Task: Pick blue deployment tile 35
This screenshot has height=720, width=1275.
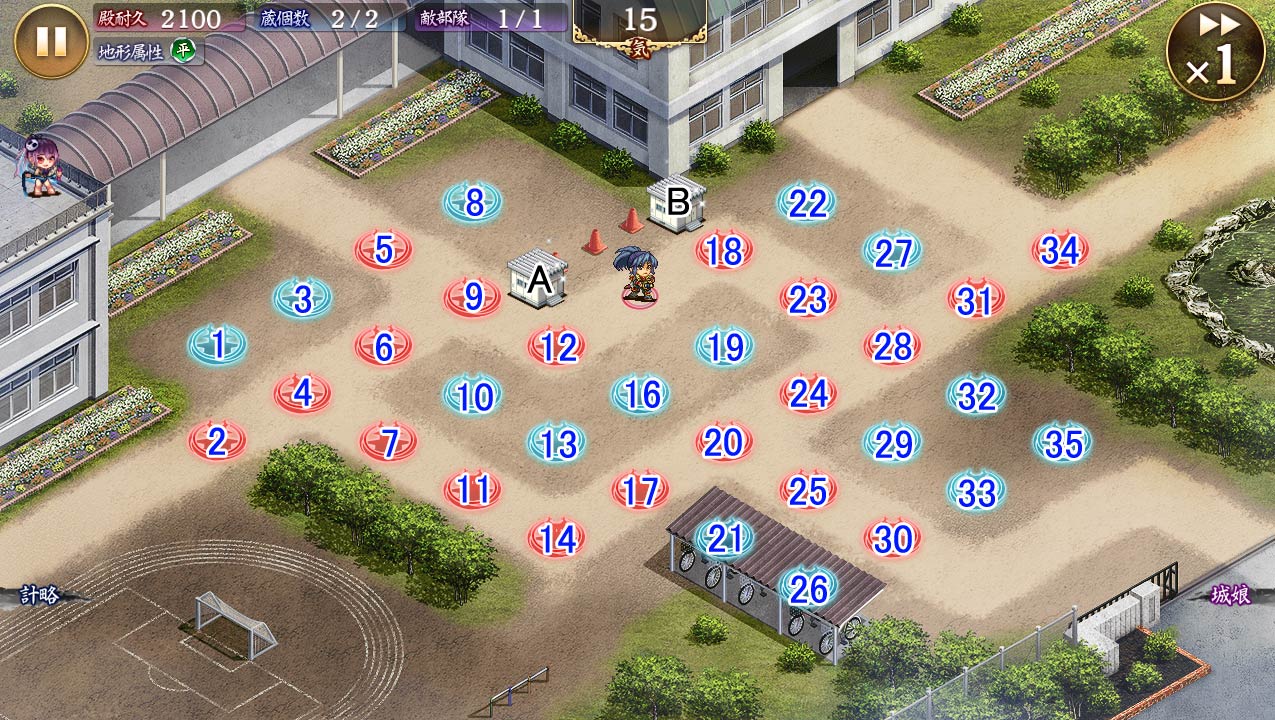Action: pyautogui.click(x=1062, y=443)
